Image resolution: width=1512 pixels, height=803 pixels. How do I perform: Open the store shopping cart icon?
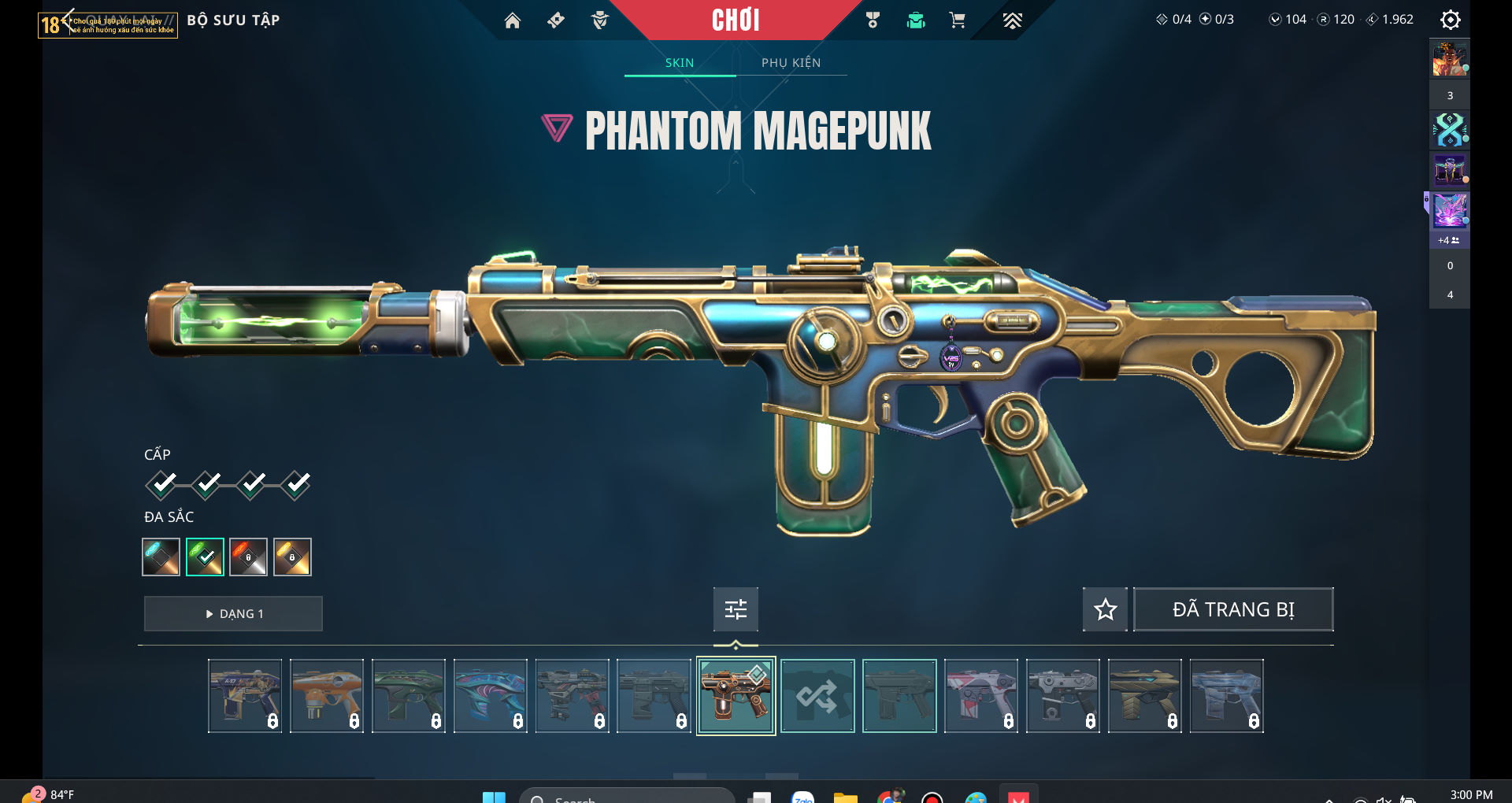pyautogui.click(x=958, y=20)
